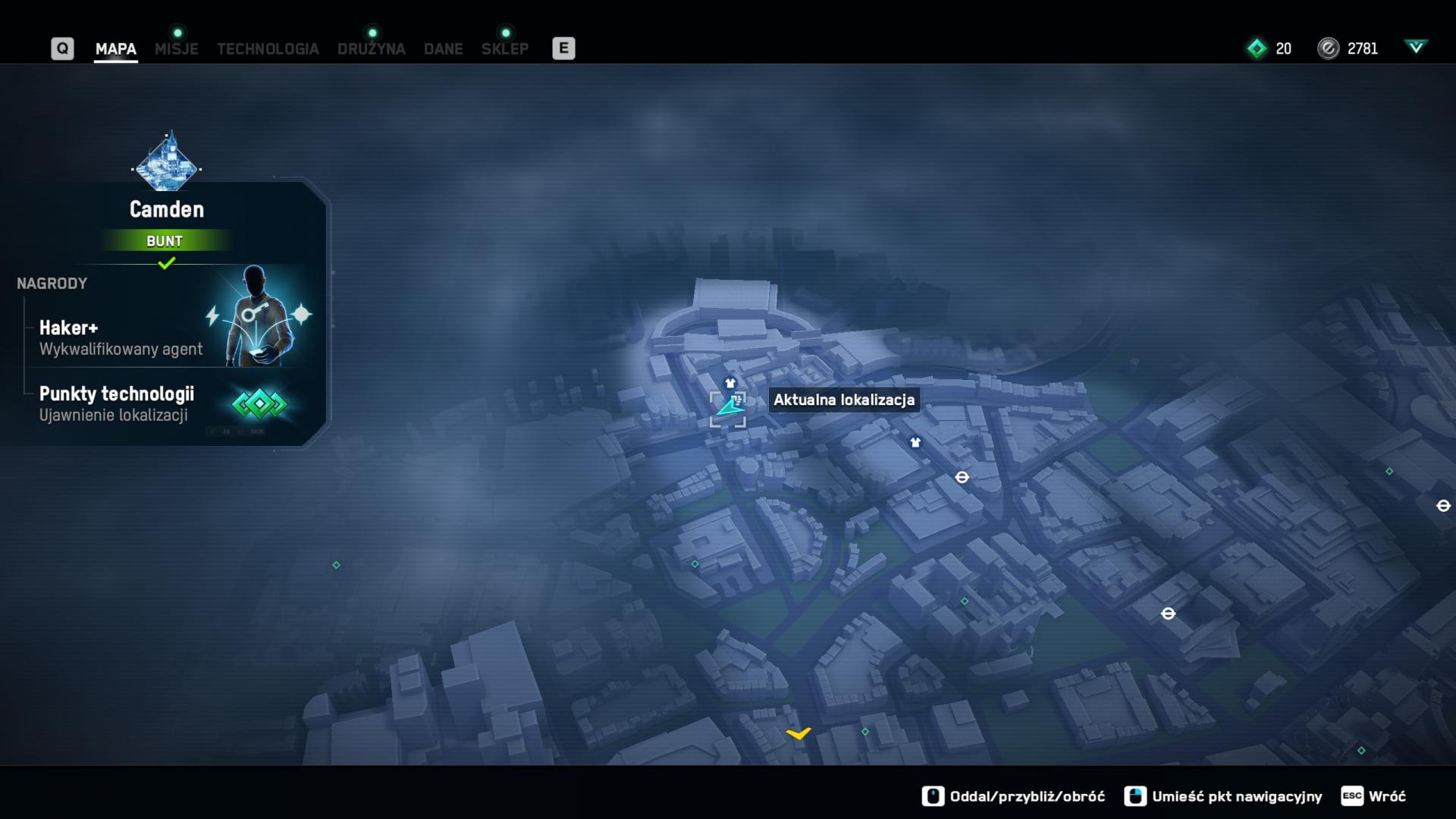Click the green tech points diamond icon
1456x819 pixels.
pyautogui.click(x=1257, y=48)
